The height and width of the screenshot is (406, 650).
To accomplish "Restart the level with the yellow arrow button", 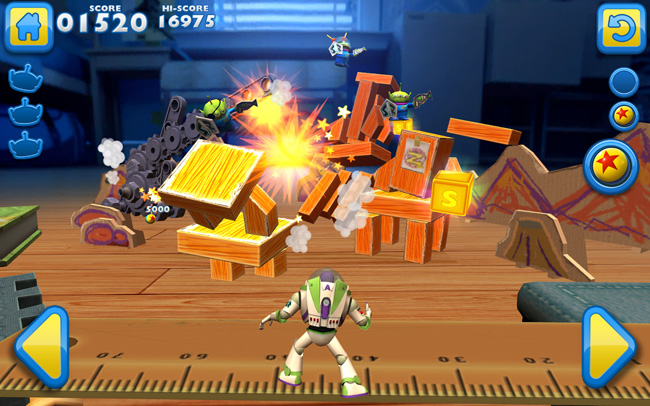I will (x=621, y=28).
